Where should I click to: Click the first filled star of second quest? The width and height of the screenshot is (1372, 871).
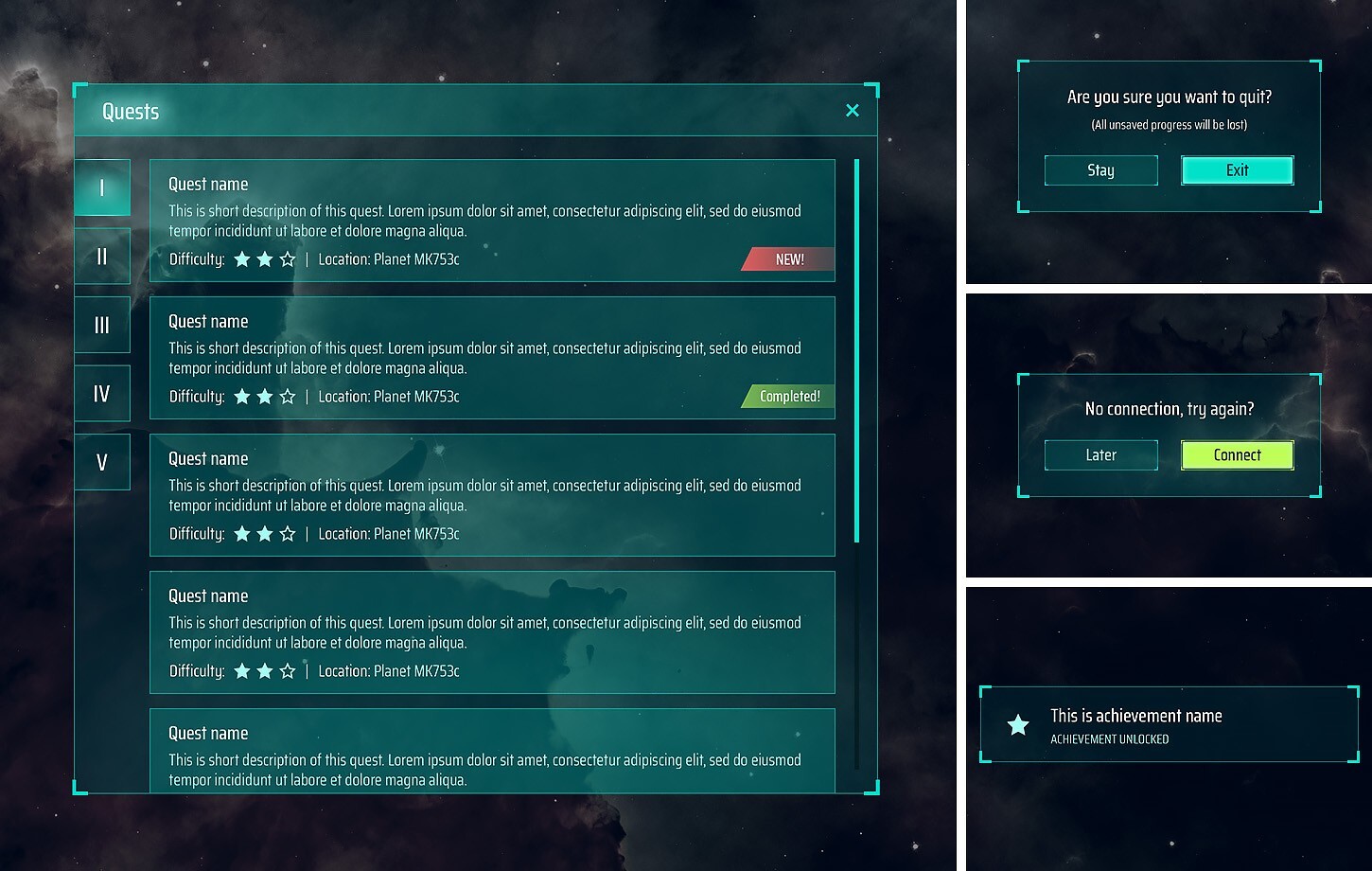pyautogui.click(x=241, y=396)
